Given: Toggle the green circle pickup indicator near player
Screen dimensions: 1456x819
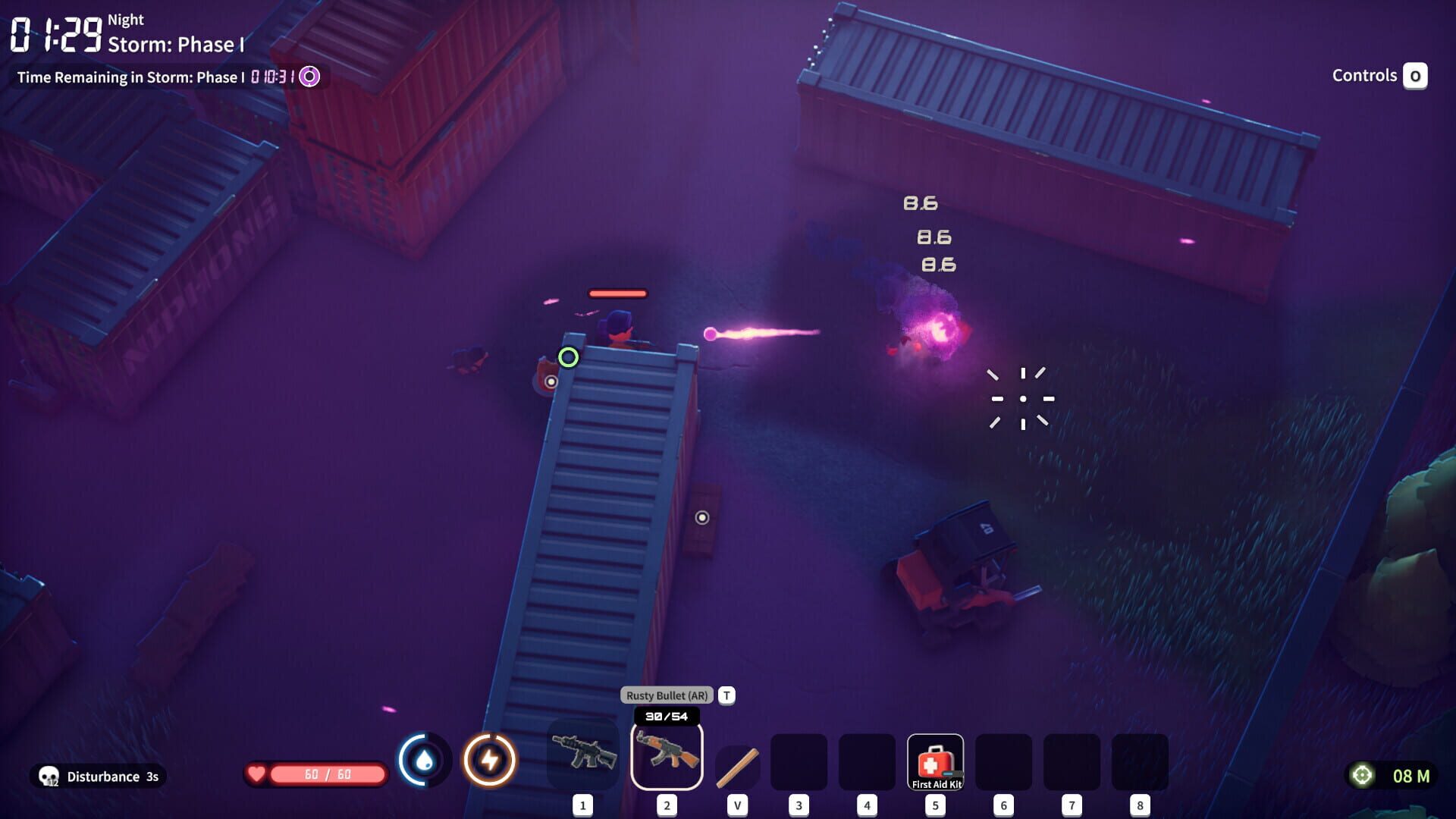Looking at the screenshot, I should tap(568, 356).
